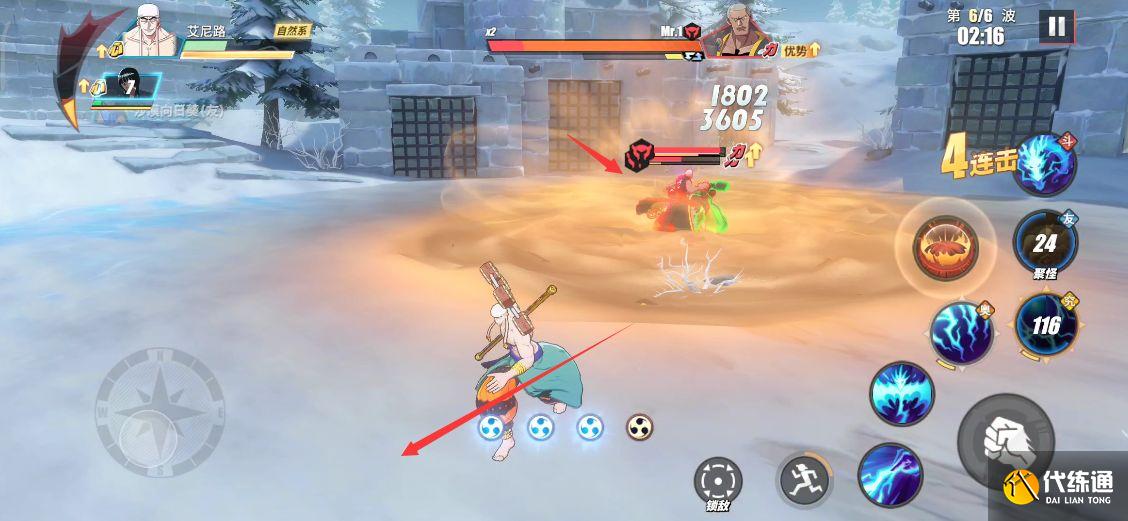Trigger the 聚怪 assist skill on cooldown
Image resolution: width=1128 pixels, height=521 pixels.
1044,241
